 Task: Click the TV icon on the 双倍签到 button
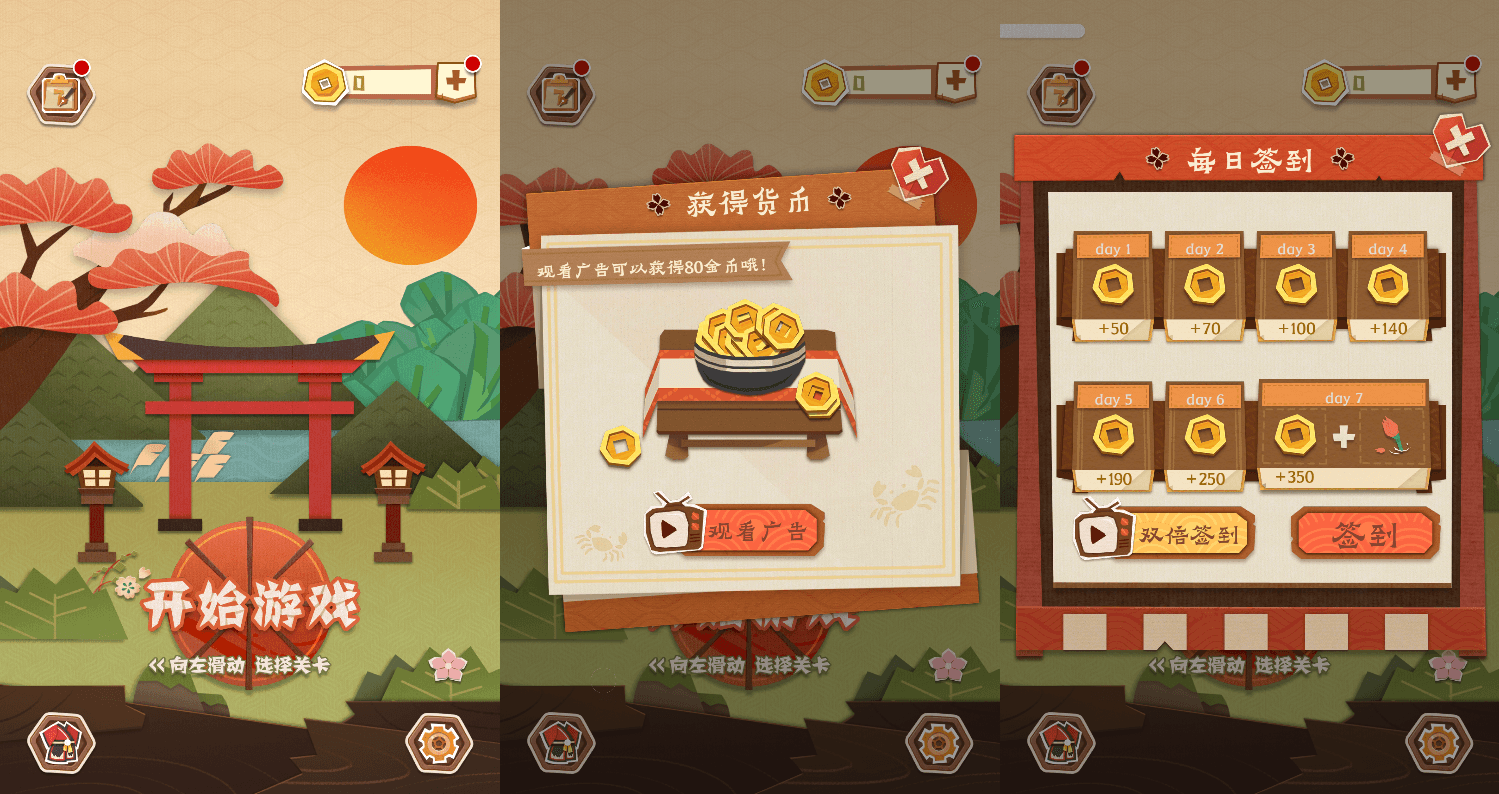pos(1105,534)
